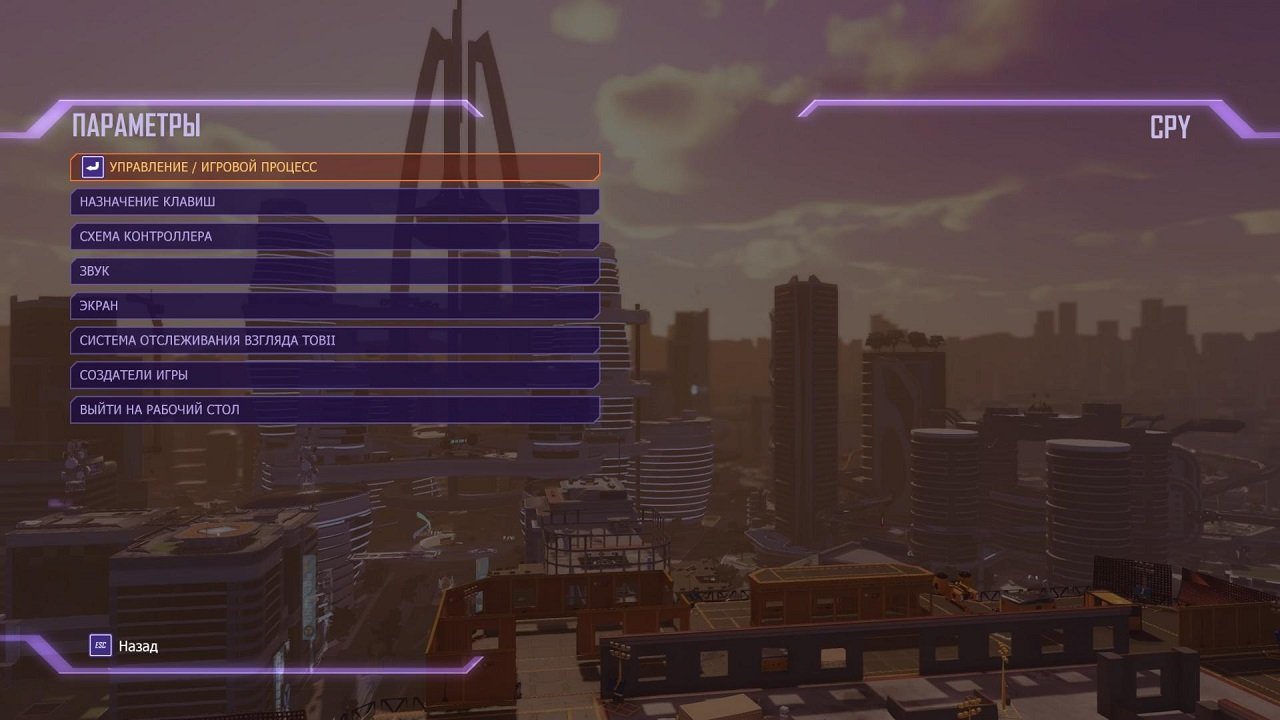Click Назад to go back
Viewport: 1280px width, 720px height.
(x=140, y=645)
